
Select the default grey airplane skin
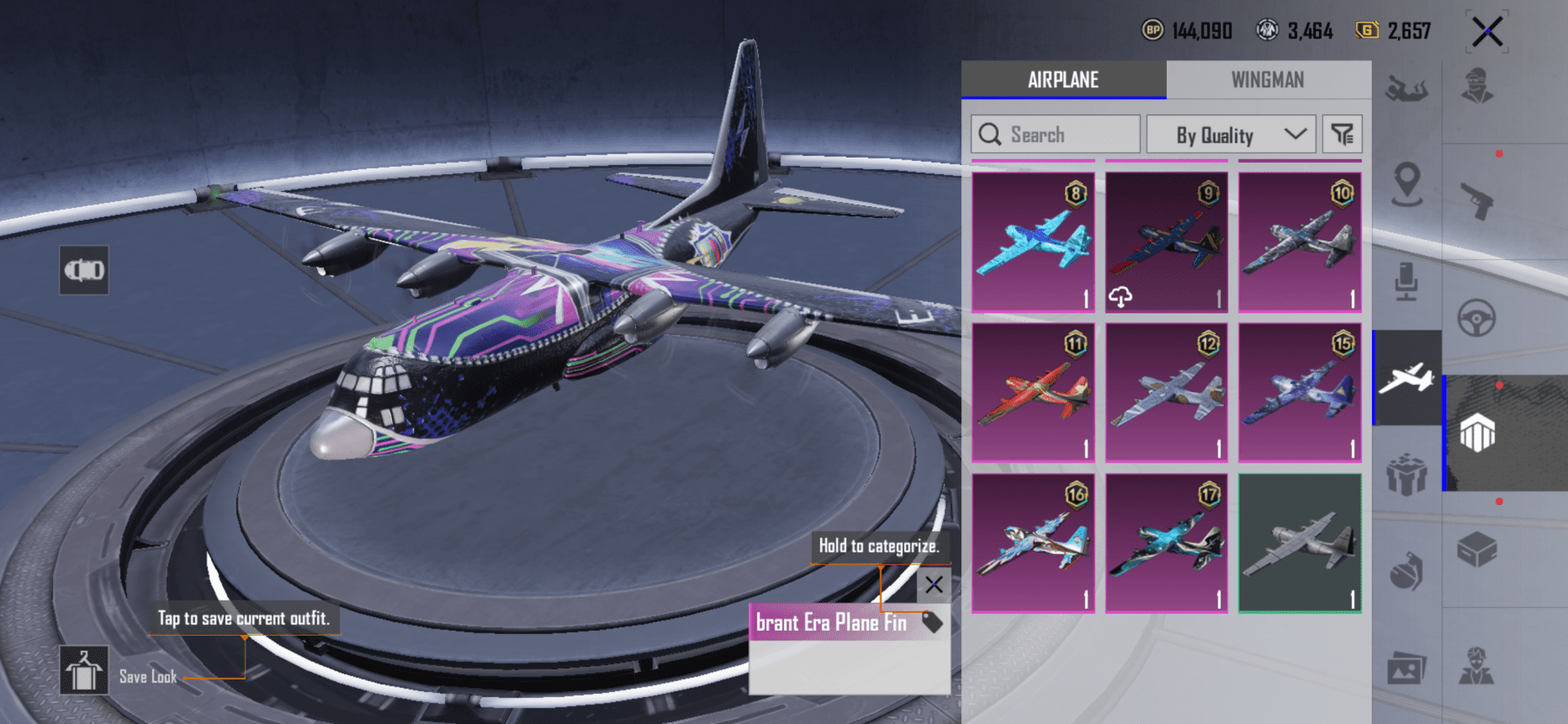point(1299,543)
